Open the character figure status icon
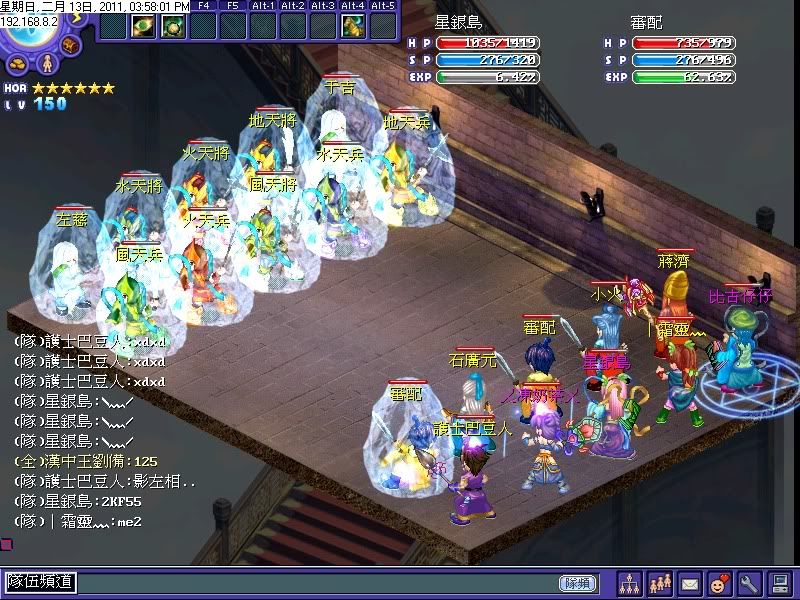 (x=45, y=64)
